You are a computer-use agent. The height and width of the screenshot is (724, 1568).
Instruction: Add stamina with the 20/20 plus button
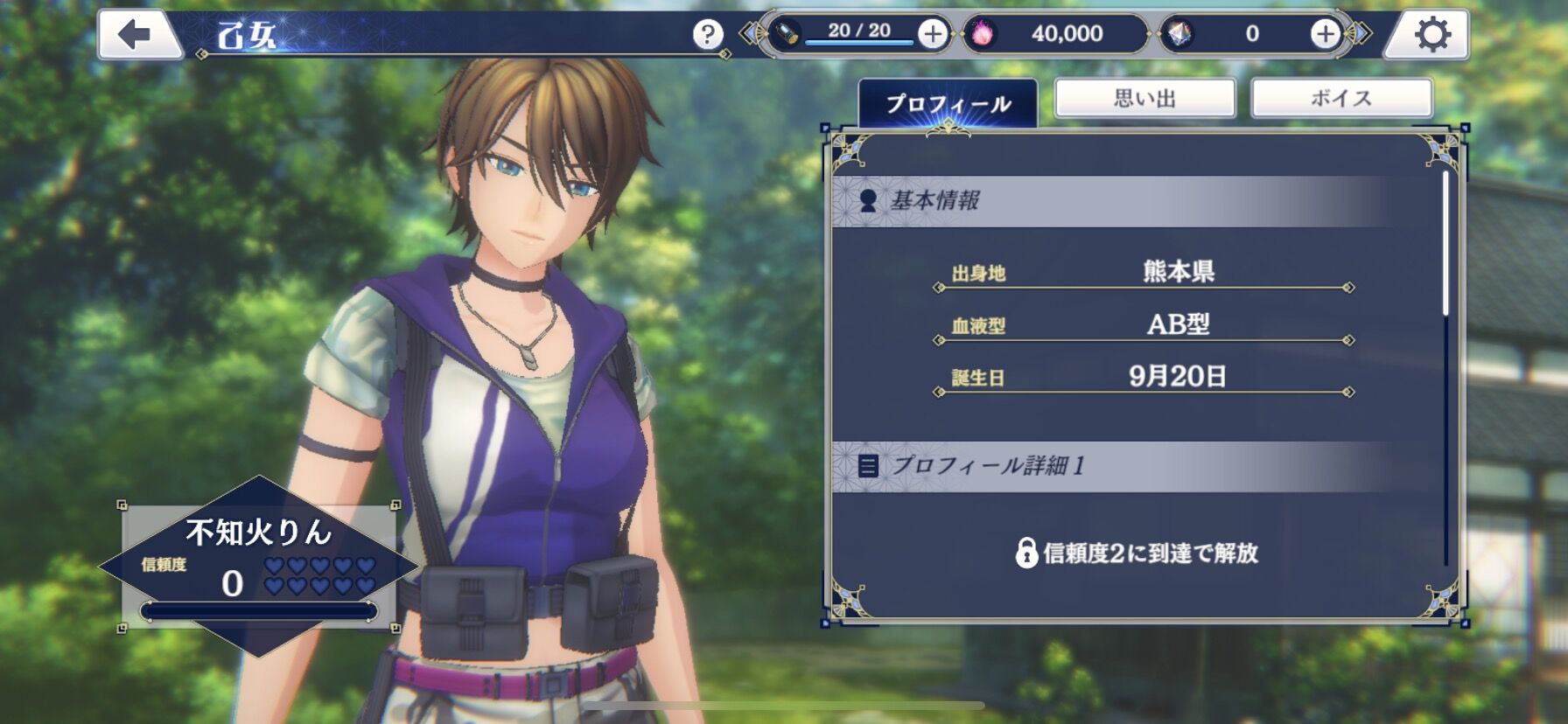click(933, 34)
